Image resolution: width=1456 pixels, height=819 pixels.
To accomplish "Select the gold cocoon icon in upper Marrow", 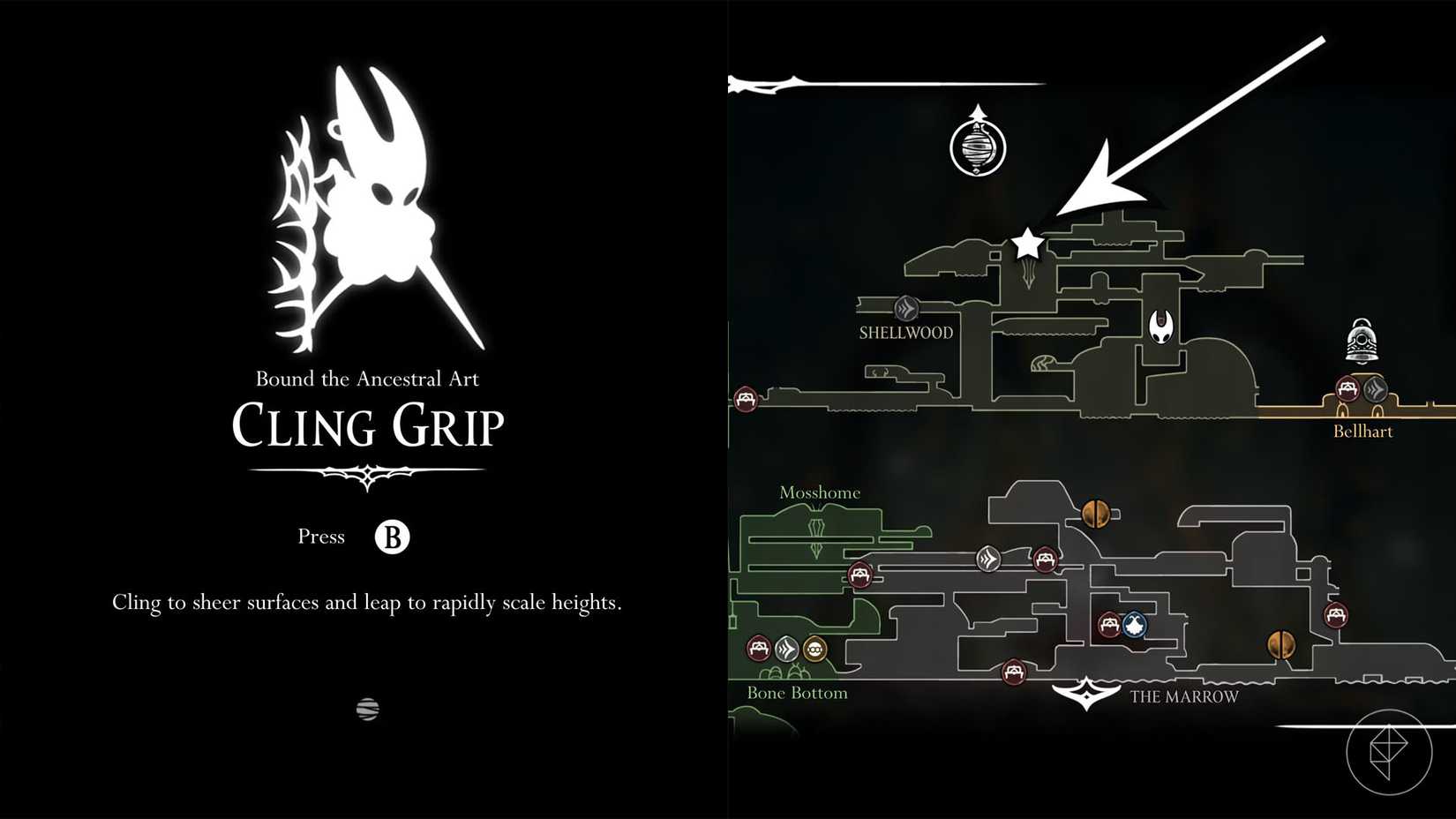I will pos(1094,513).
